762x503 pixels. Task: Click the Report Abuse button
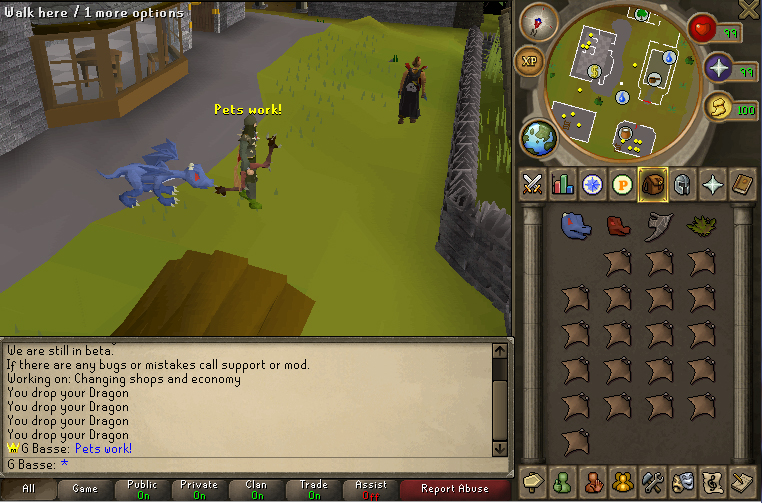click(454, 489)
